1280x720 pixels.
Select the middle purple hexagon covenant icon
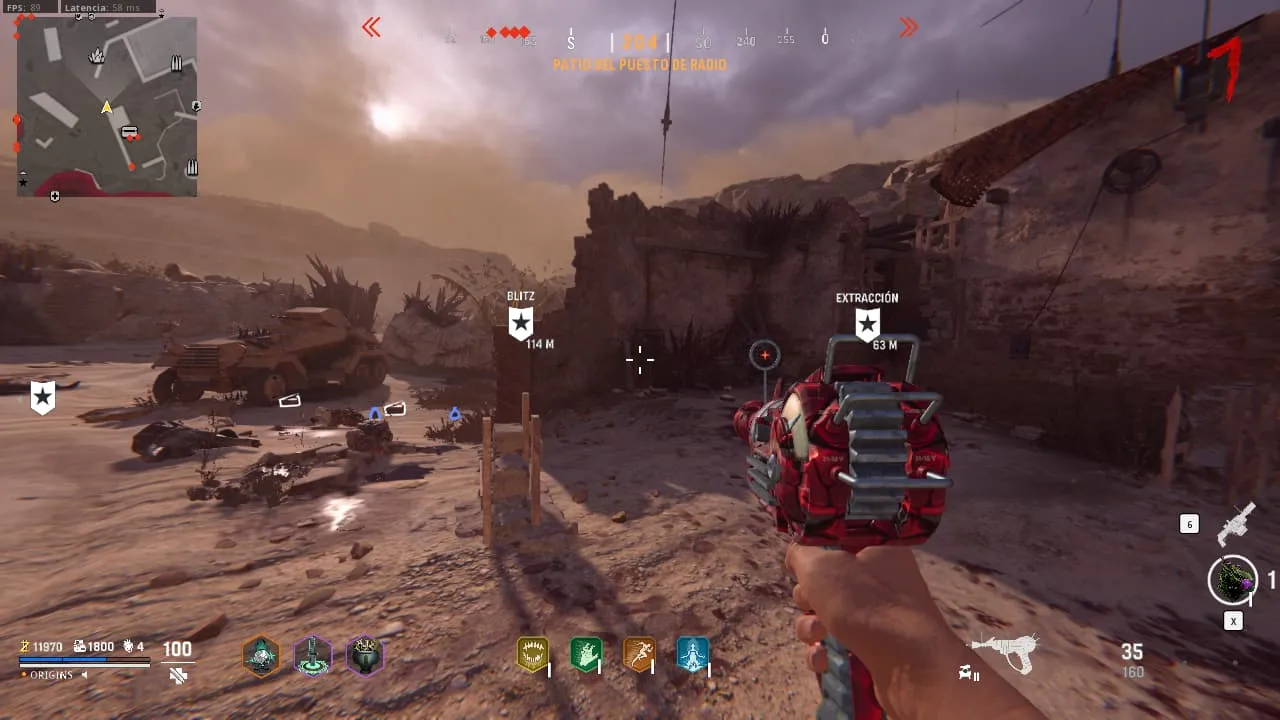tap(313, 656)
